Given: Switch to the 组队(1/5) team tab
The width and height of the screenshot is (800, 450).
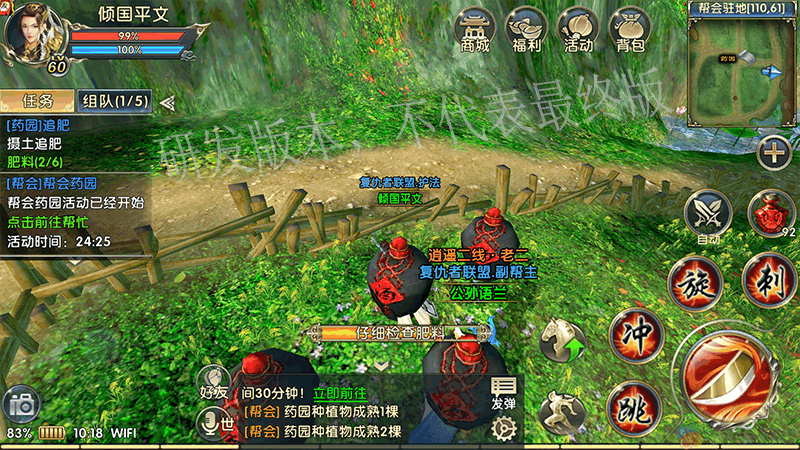Looking at the screenshot, I should (x=116, y=101).
